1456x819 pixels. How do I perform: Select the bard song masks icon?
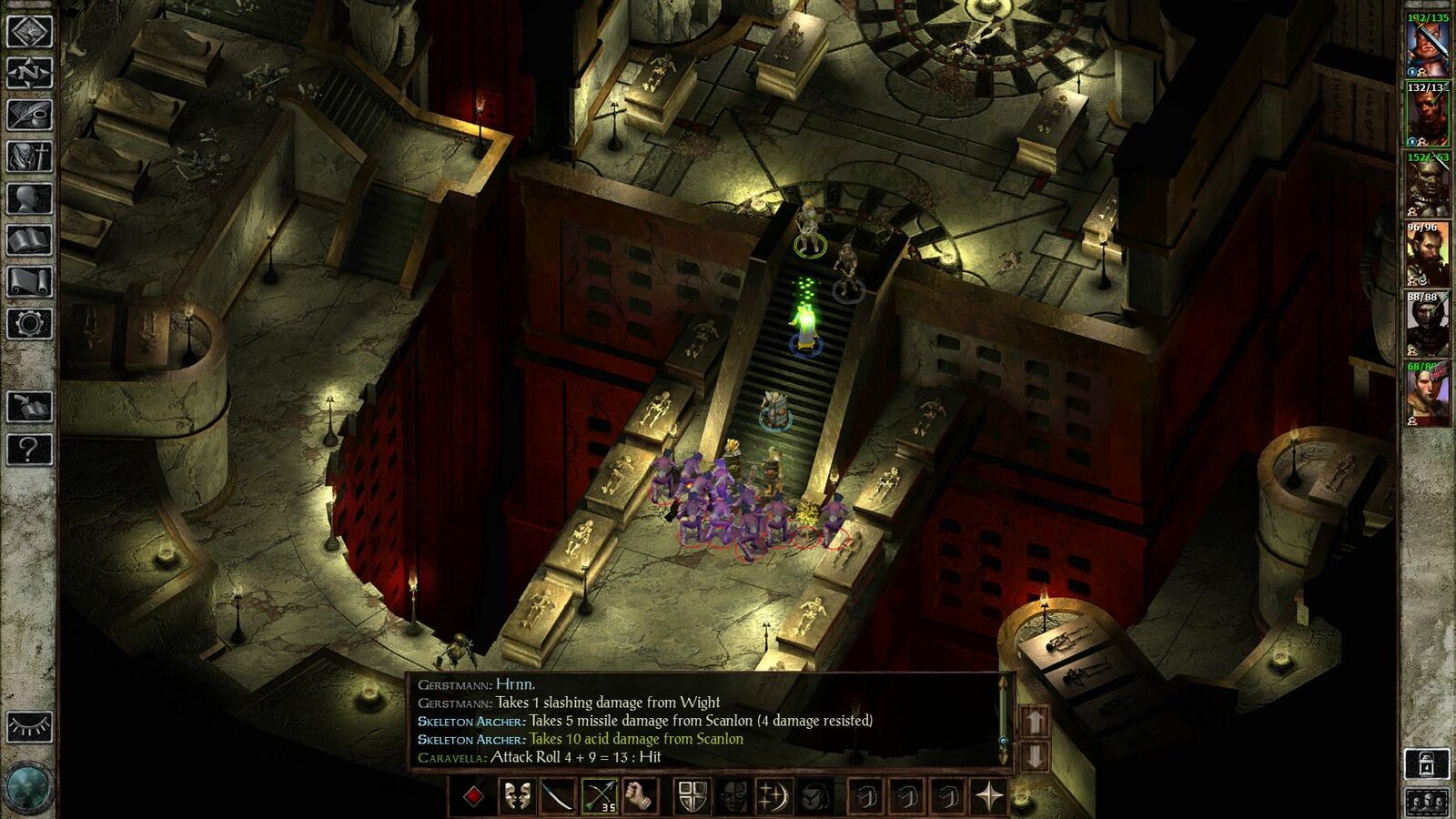(519, 795)
